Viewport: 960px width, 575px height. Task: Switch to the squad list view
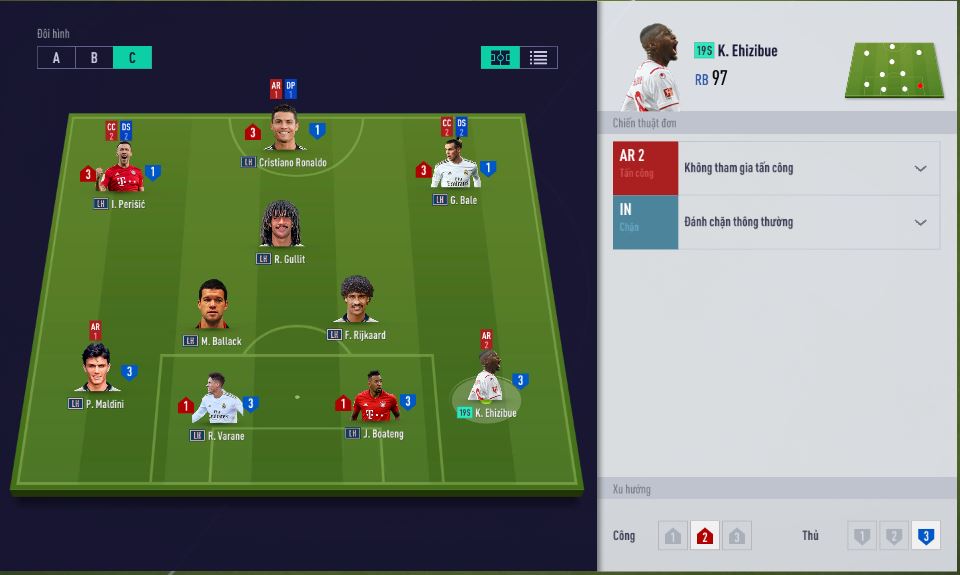click(x=538, y=58)
